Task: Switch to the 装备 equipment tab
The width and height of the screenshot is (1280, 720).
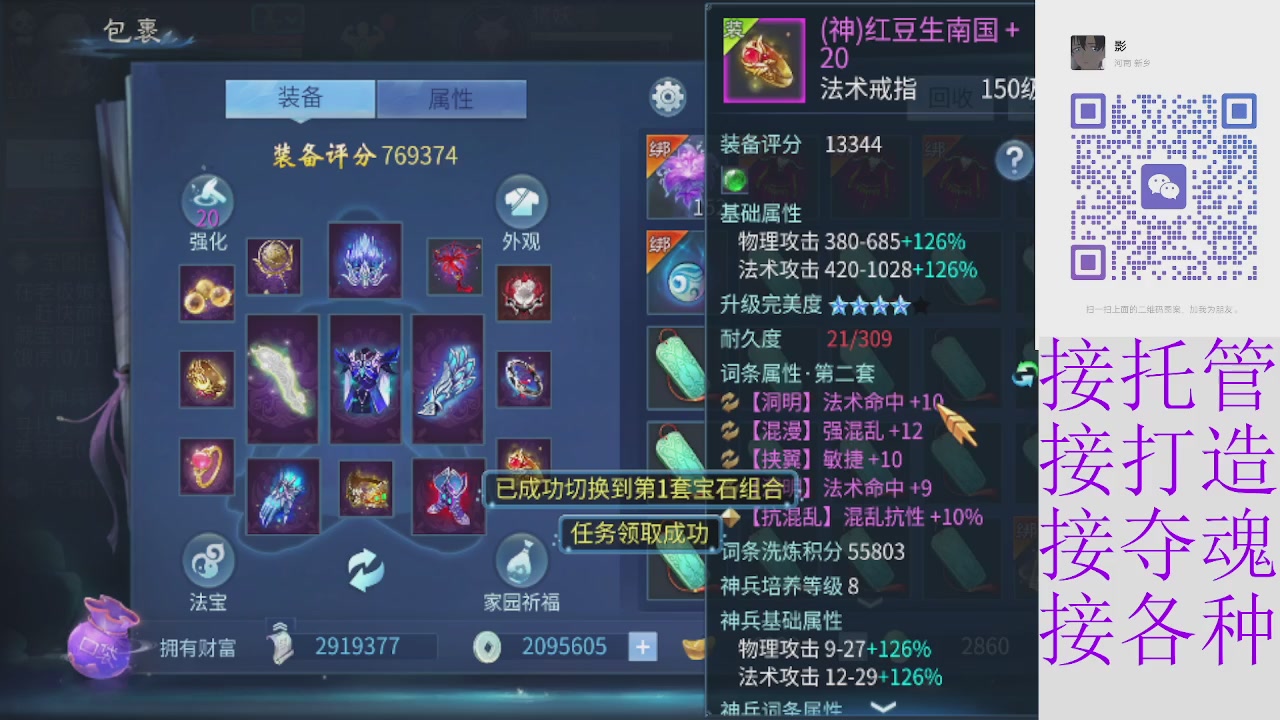Action: [x=300, y=99]
